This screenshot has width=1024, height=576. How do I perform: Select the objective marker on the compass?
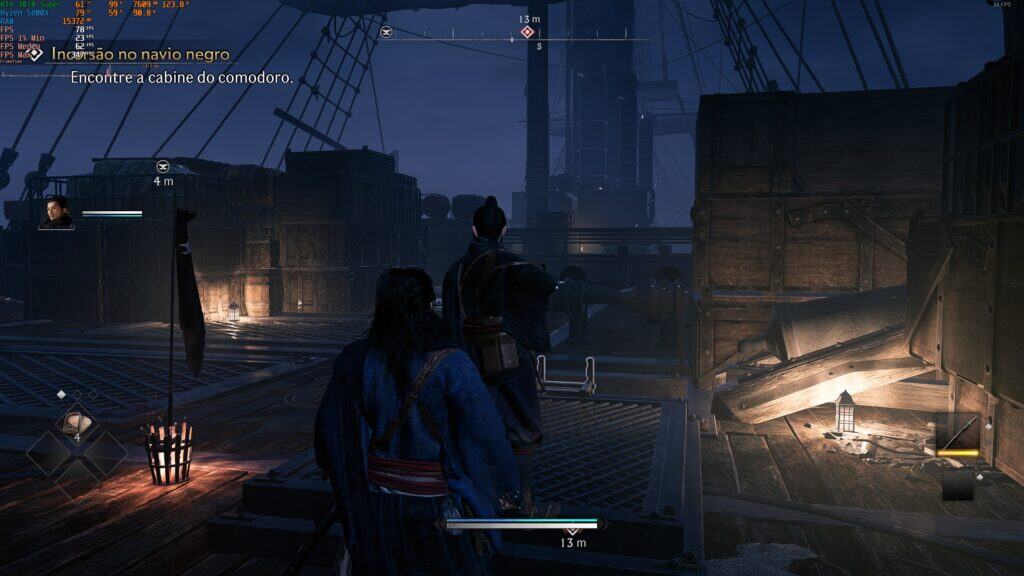[527, 33]
